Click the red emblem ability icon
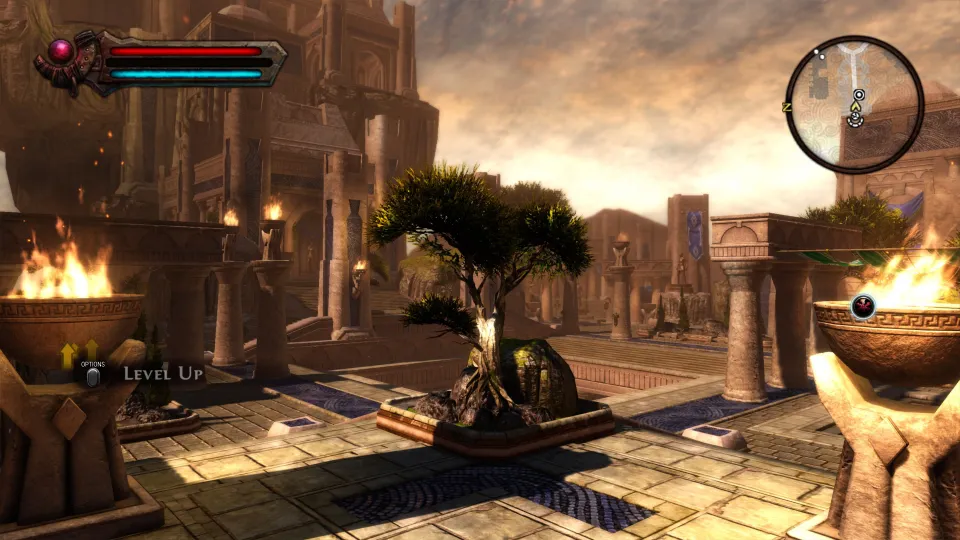The image size is (960, 540). 862,306
